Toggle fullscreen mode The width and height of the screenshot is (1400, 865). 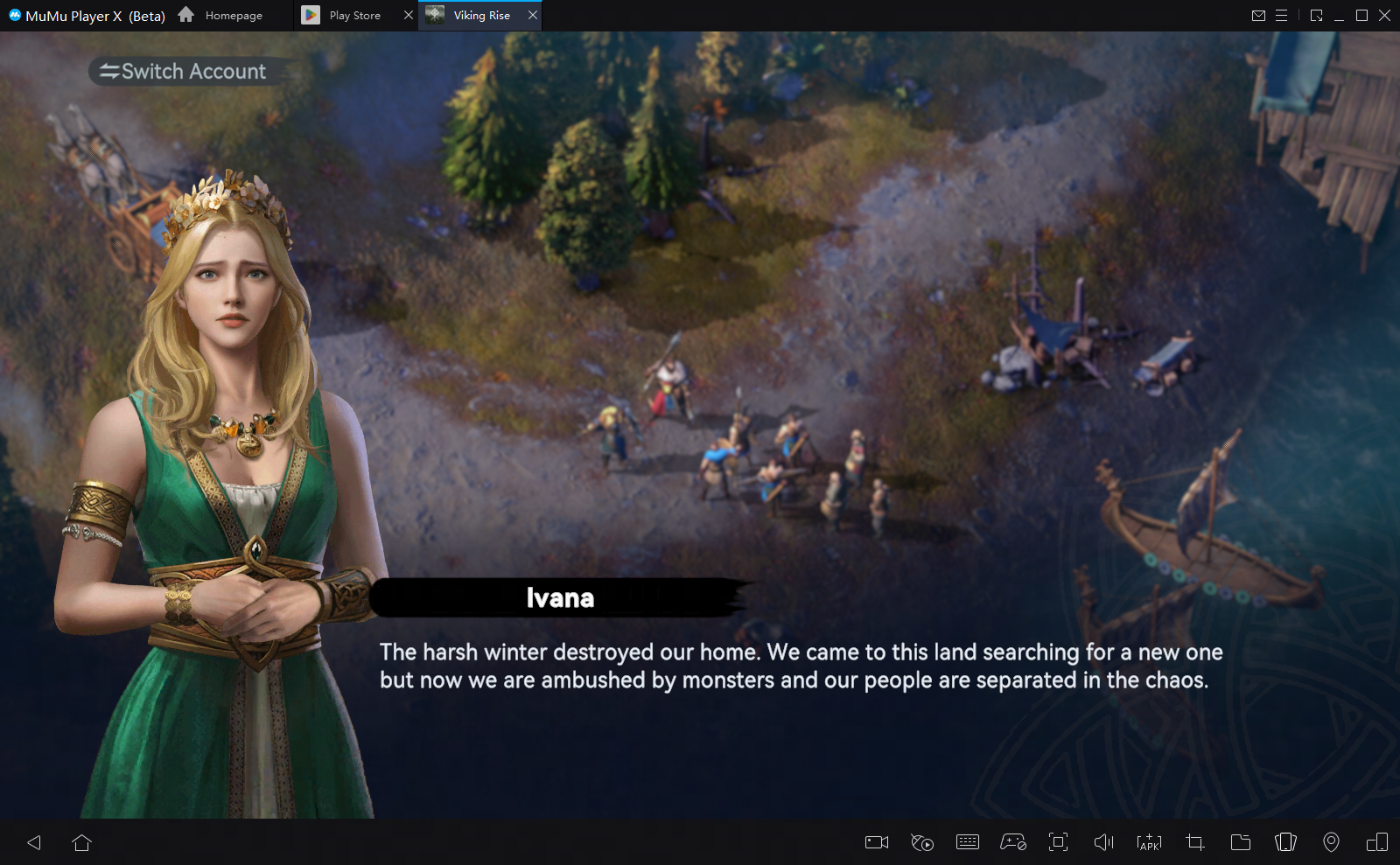[x=1059, y=842]
